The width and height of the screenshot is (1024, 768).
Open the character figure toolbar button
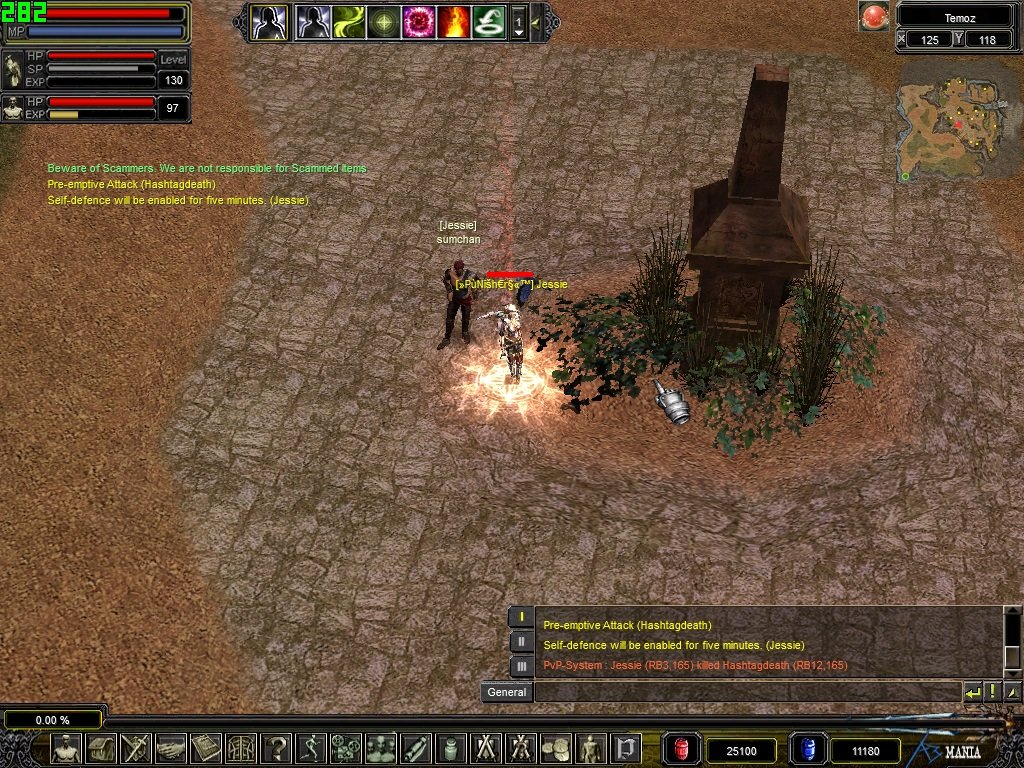[x=66, y=748]
